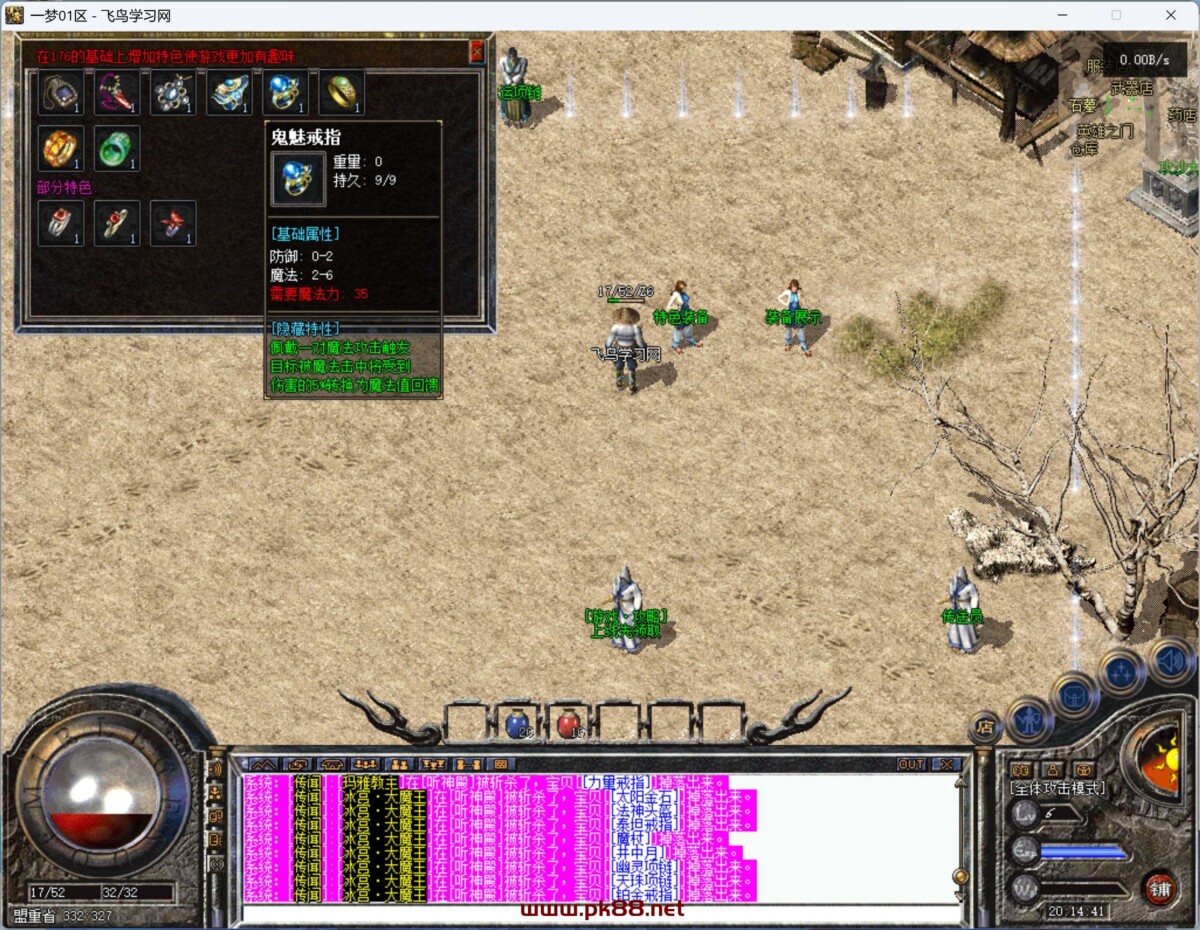Screen dimensions: 1200x930
Task: Close the special equipment showcase panel
Action: (477, 51)
